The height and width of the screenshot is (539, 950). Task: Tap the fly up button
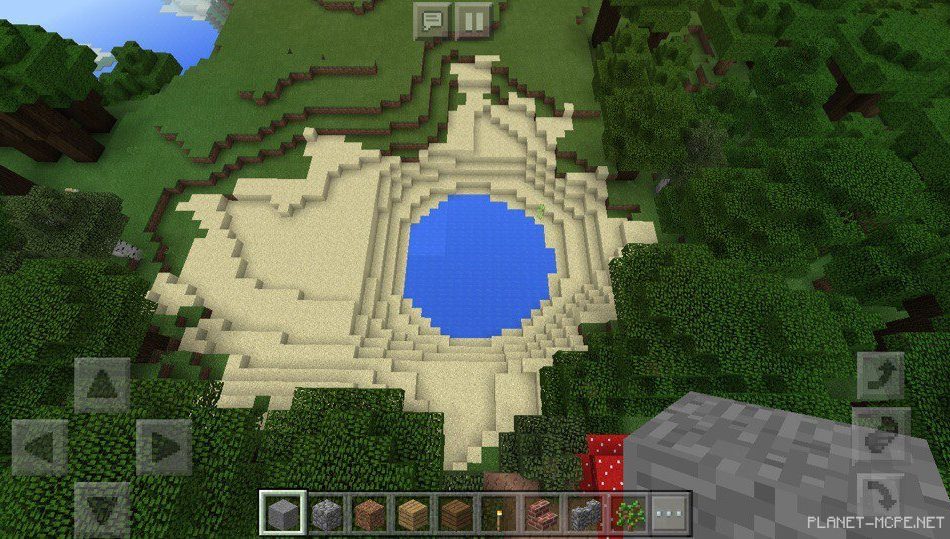[881, 376]
